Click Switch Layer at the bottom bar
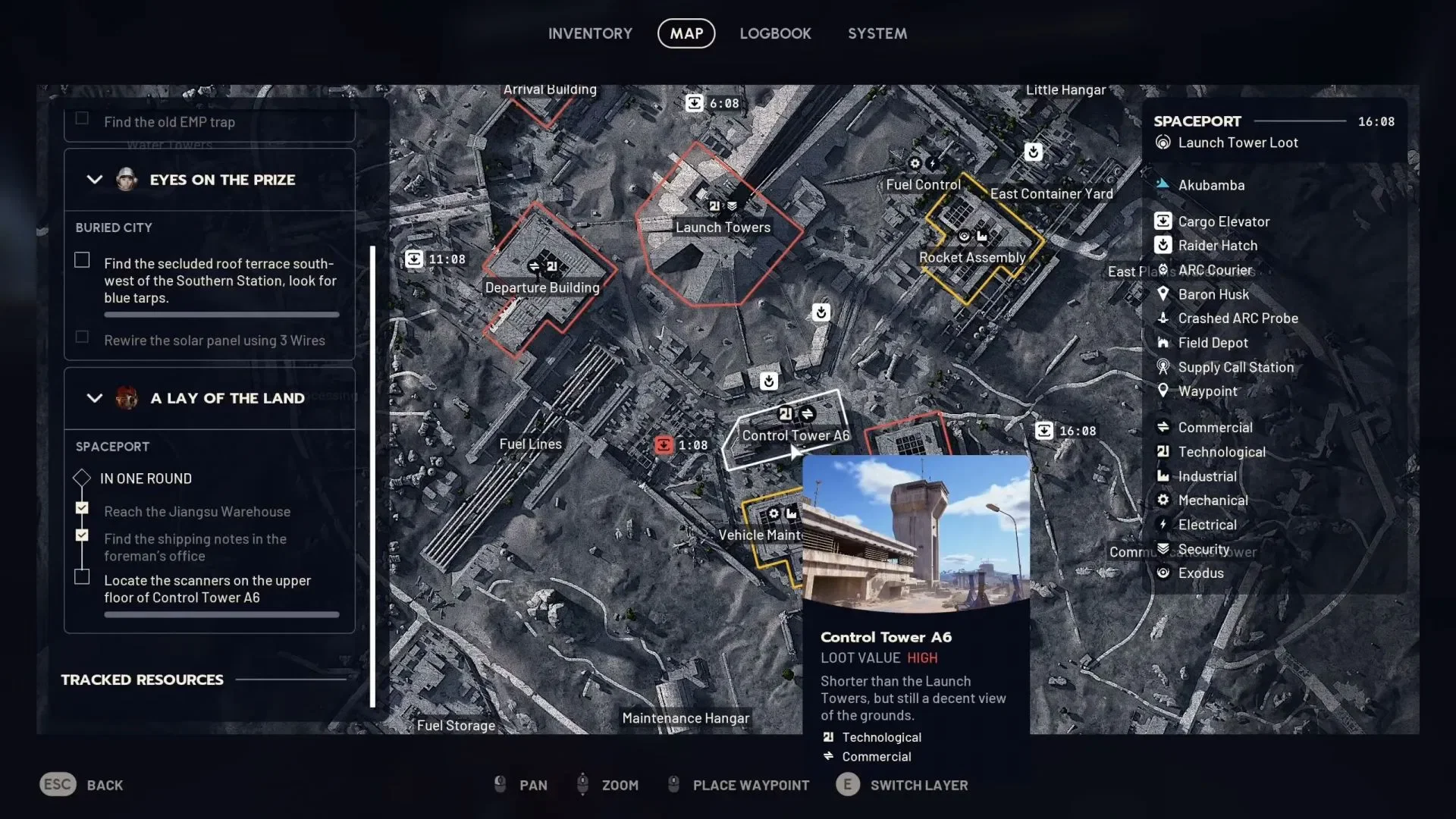This screenshot has height=819, width=1456. click(x=919, y=785)
